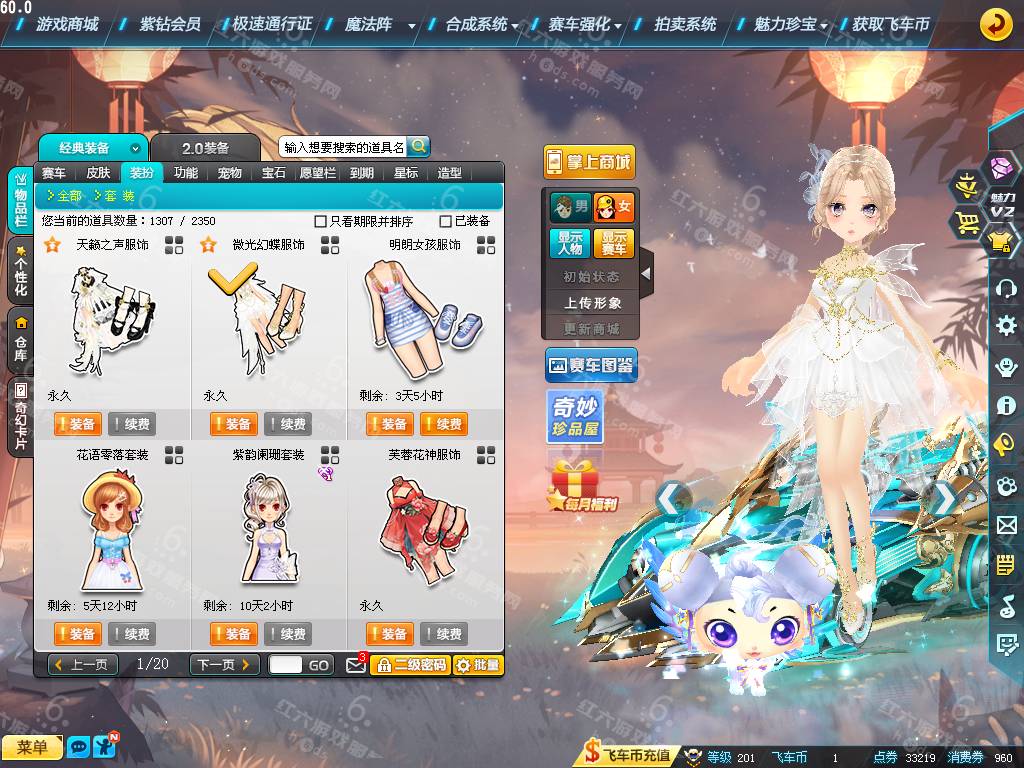Activate the 批量 batch button
Viewport: 1024px width, 768px height.
[x=478, y=664]
